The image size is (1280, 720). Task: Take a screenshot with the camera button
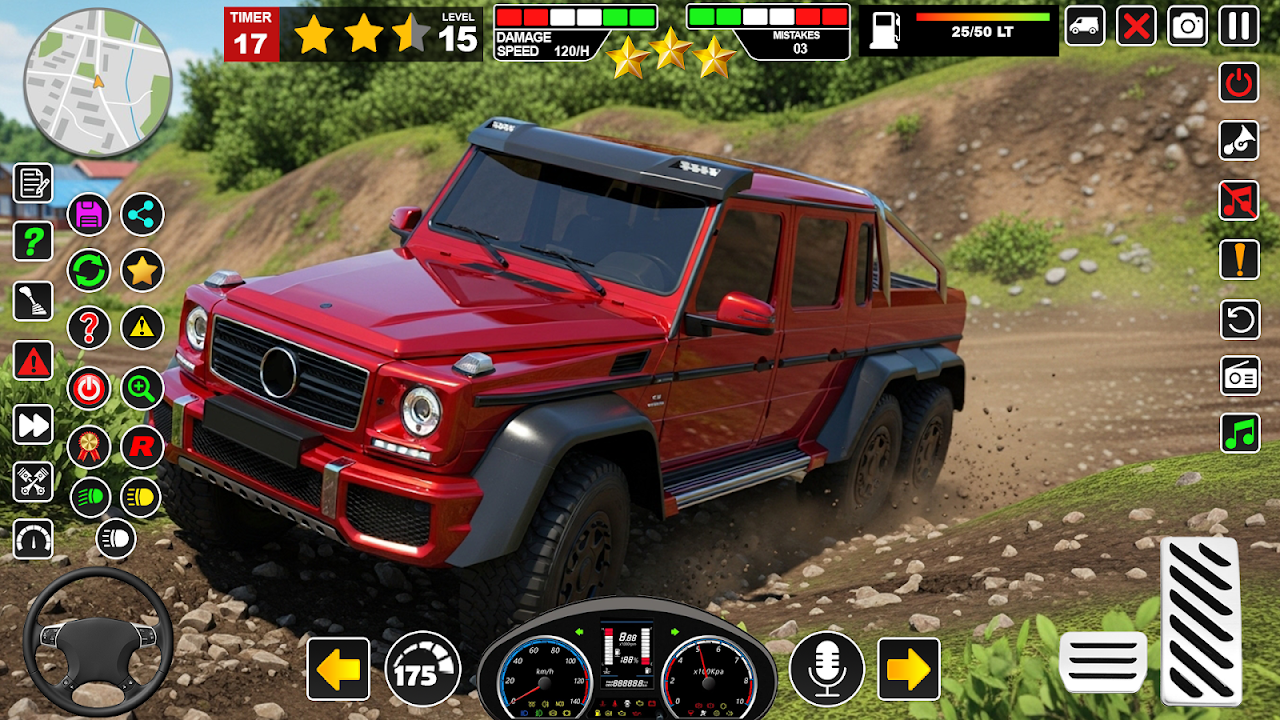(x=1188, y=26)
